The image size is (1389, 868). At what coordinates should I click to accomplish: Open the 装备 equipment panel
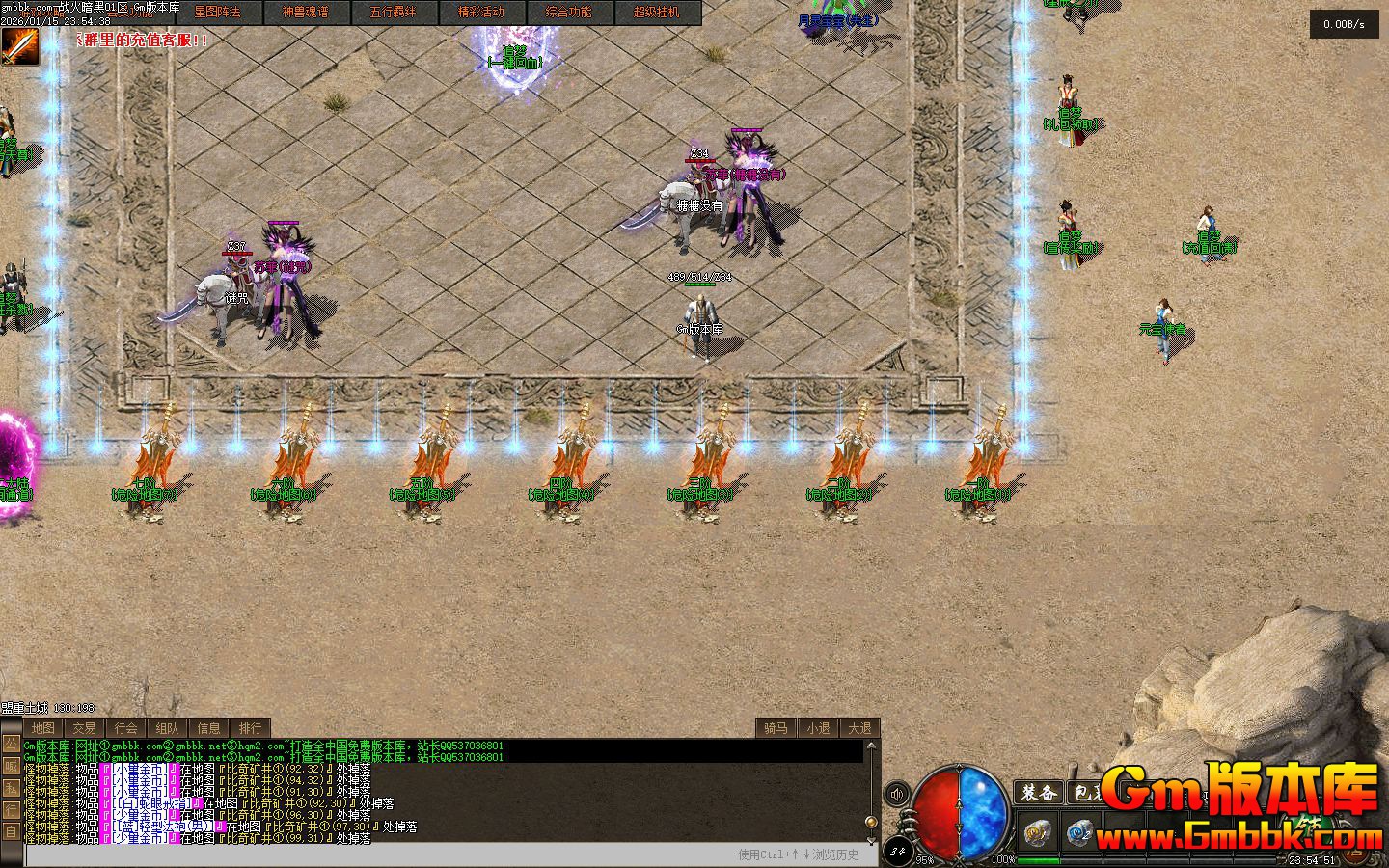[1039, 793]
